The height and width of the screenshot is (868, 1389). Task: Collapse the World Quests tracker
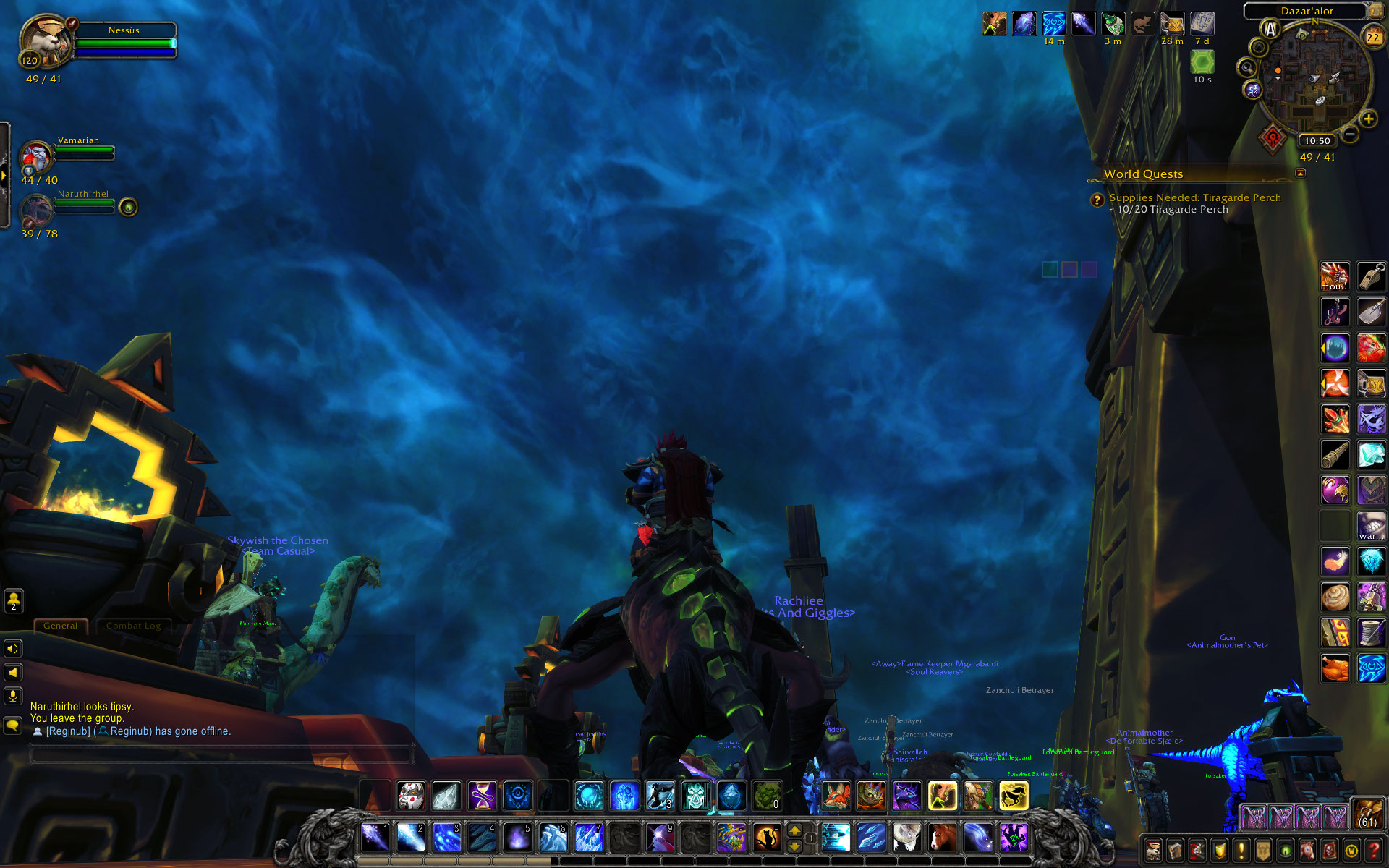coord(1300,173)
